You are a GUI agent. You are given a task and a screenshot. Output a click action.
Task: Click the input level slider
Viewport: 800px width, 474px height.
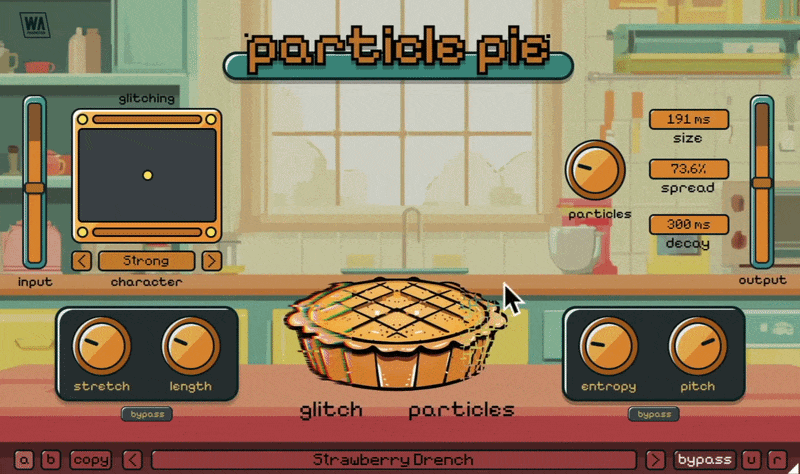click(x=35, y=187)
